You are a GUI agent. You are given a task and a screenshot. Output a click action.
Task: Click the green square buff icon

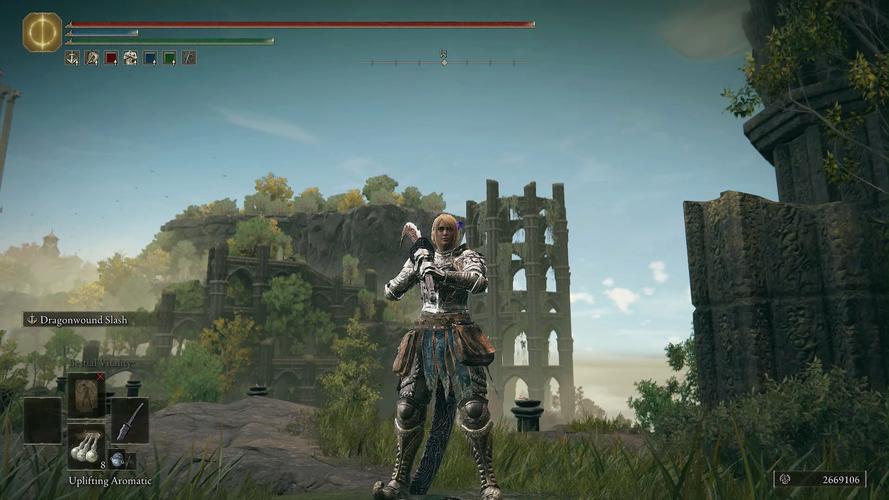[x=169, y=58]
